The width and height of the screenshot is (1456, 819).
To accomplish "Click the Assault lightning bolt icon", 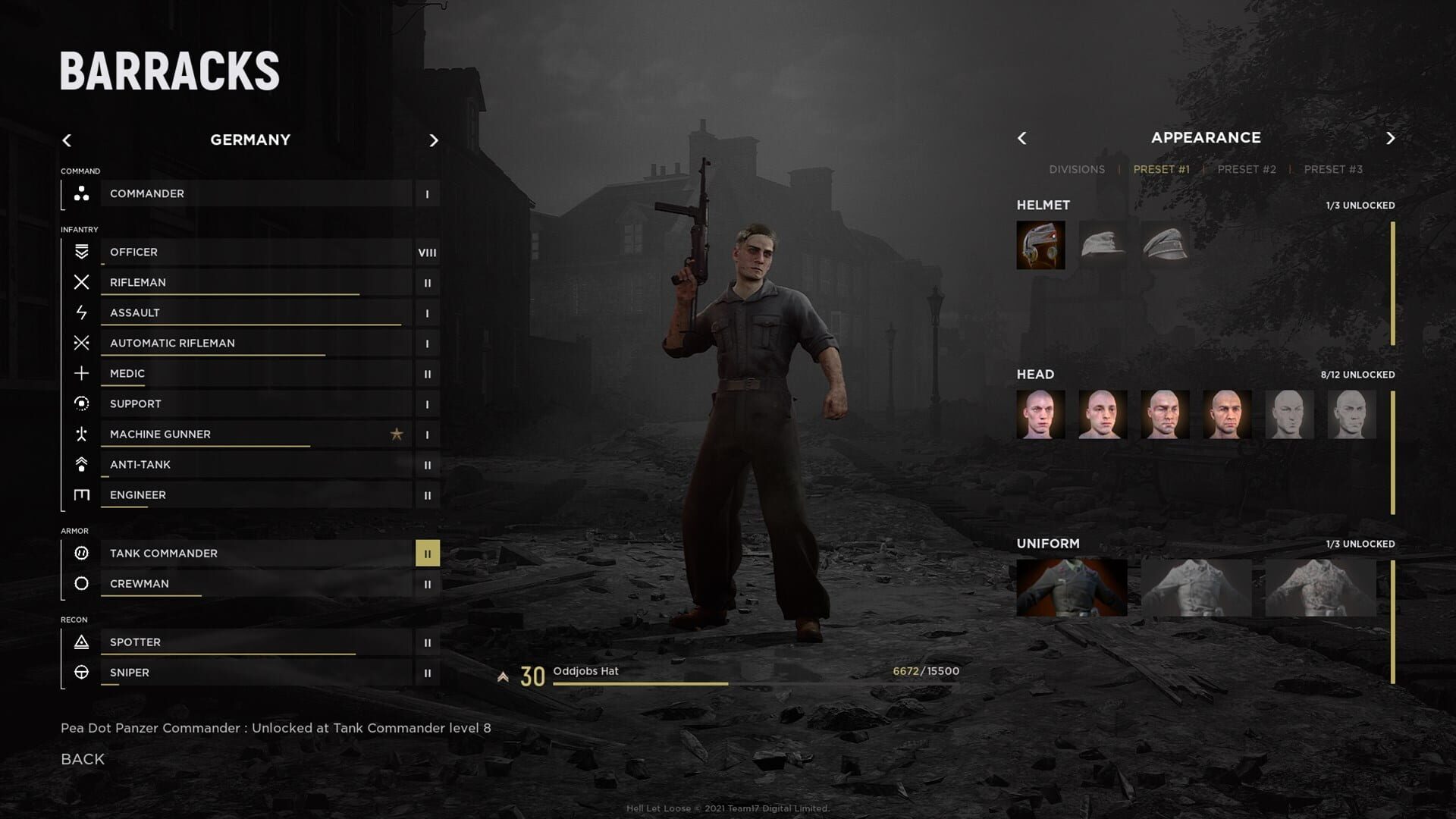I will point(81,312).
